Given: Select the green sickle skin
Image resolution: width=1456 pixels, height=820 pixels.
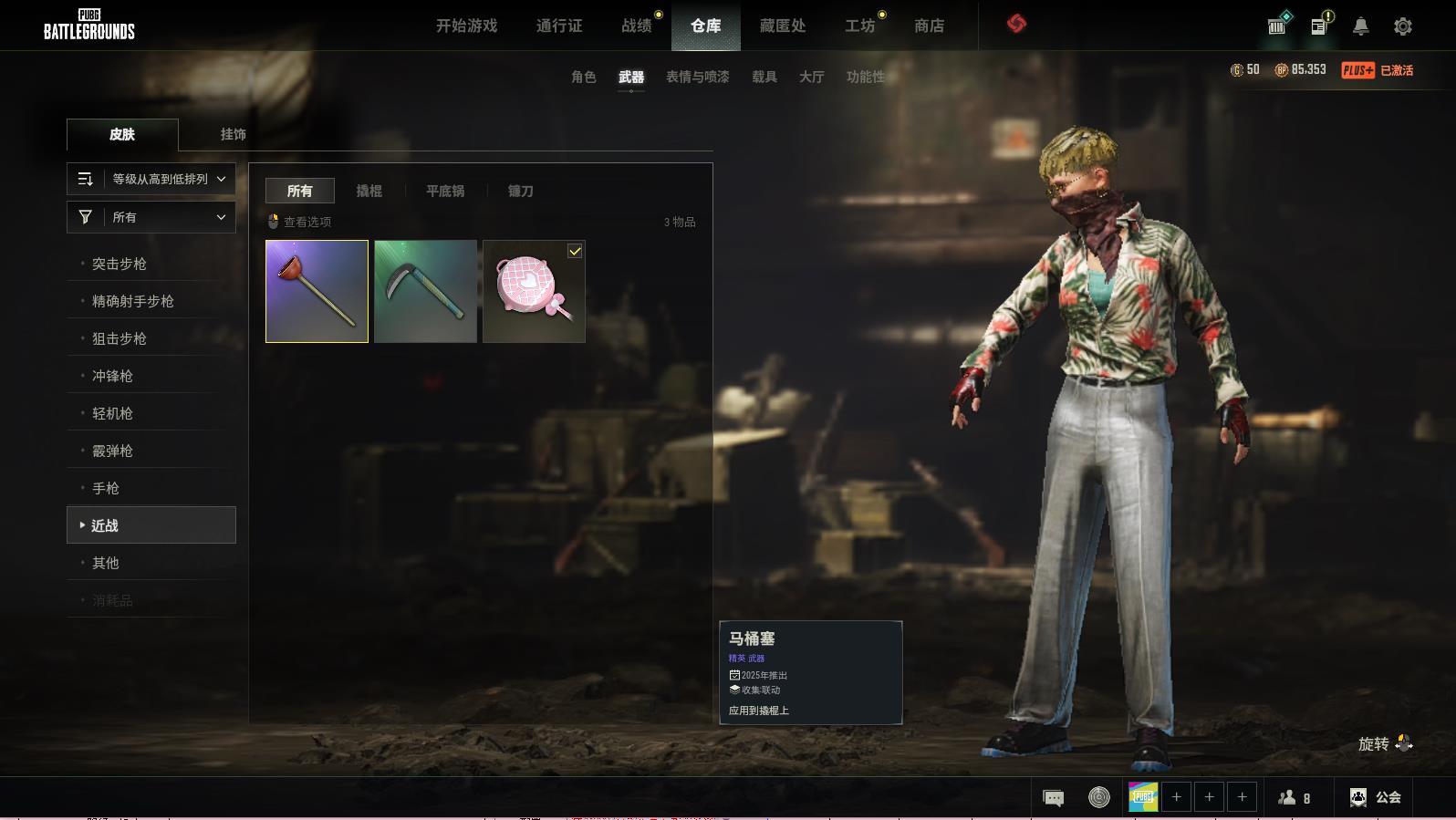Looking at the screenshot, I should [425, 291].
